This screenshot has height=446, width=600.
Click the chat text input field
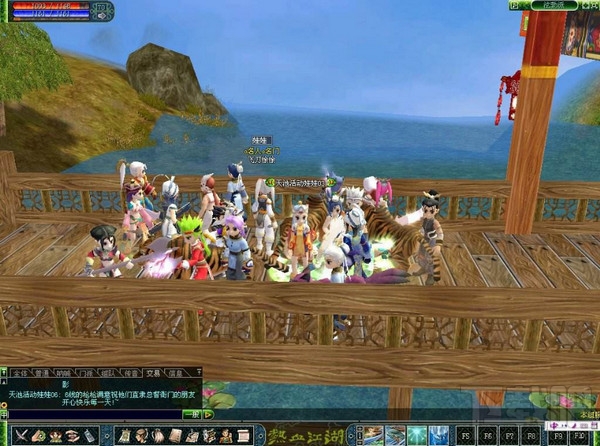pos(90,413)
